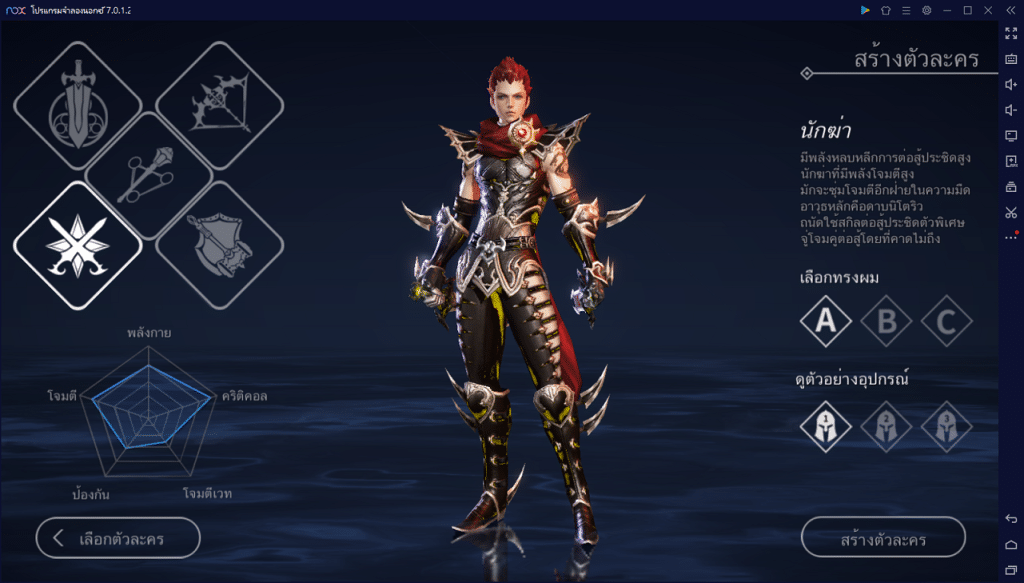Go back with เลือกตัวละคร button
The image size is (1024, 583).
[118, 538]
